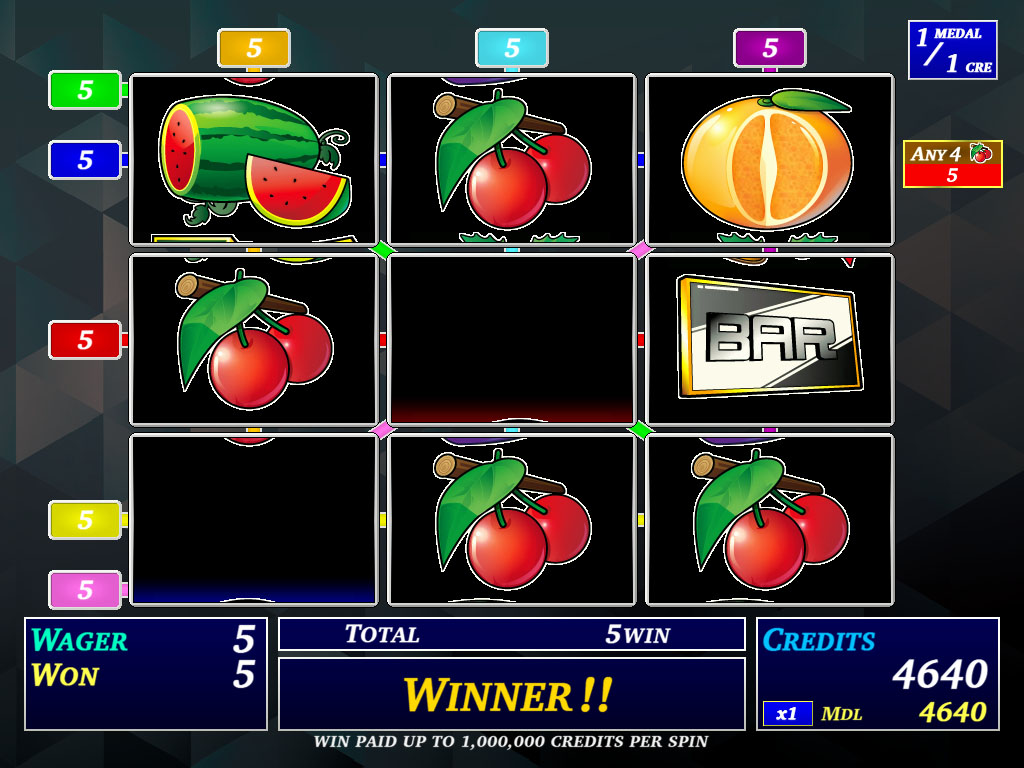Activate the pink 5 payline marker
The height and width of the screenshot is (768, 1024).
pos(85,590)
